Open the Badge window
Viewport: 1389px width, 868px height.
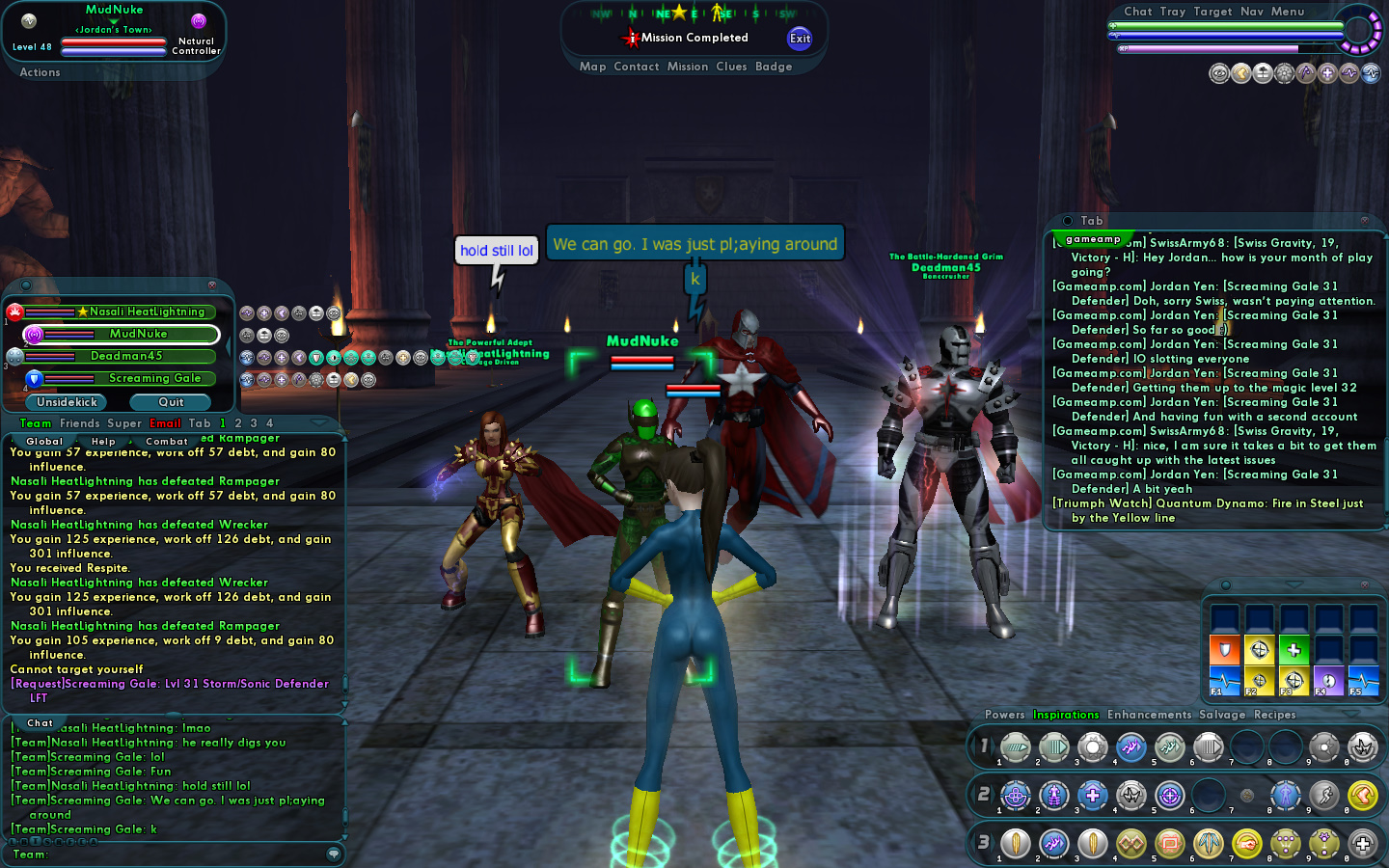click(x=774, y=67)
